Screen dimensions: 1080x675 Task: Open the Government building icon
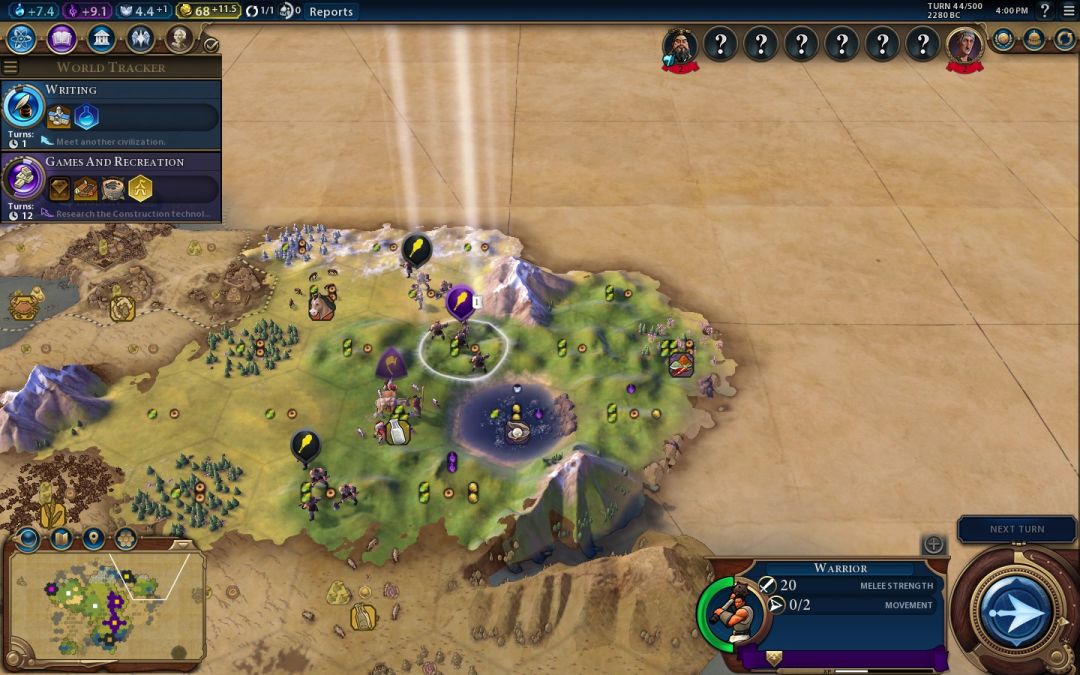100,39
